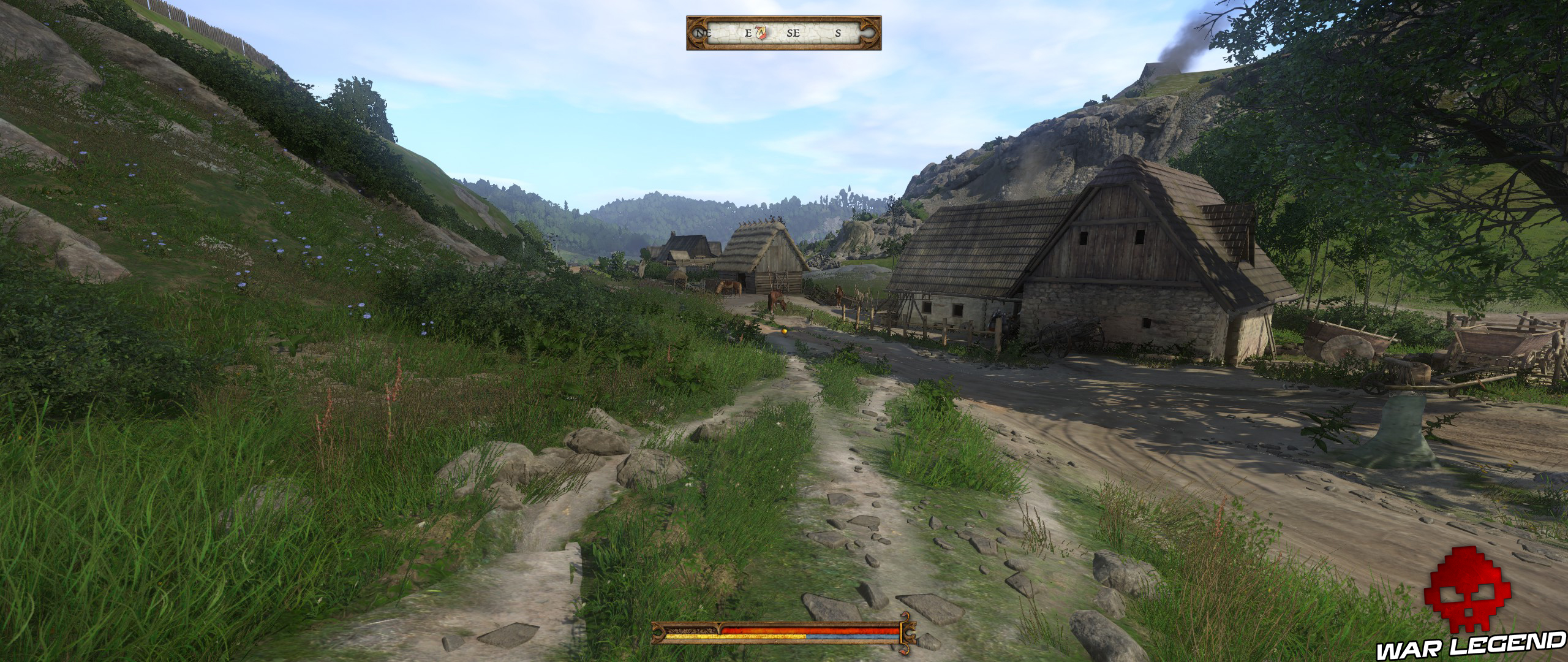Click the quest shield marker on the compass
Image resolution: width=1568 pixels, height=662 pixels.
pyautogui.click(x=761, y=32)
